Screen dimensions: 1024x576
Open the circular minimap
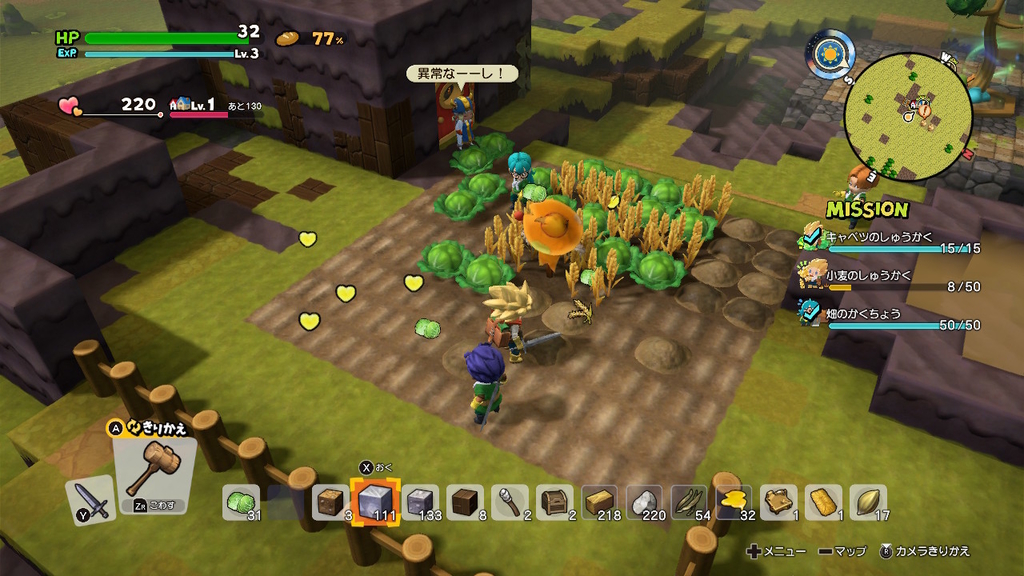[908, 117]
